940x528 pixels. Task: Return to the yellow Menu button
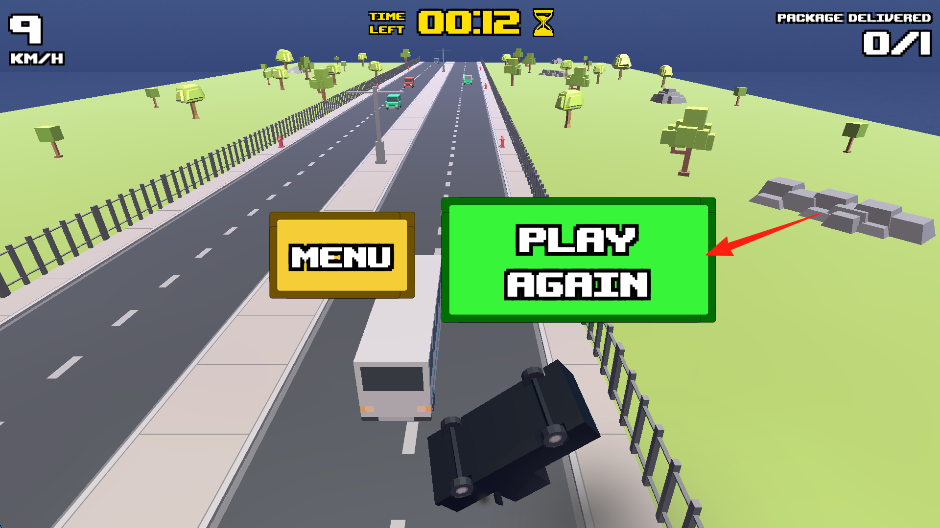coord(341,255)
